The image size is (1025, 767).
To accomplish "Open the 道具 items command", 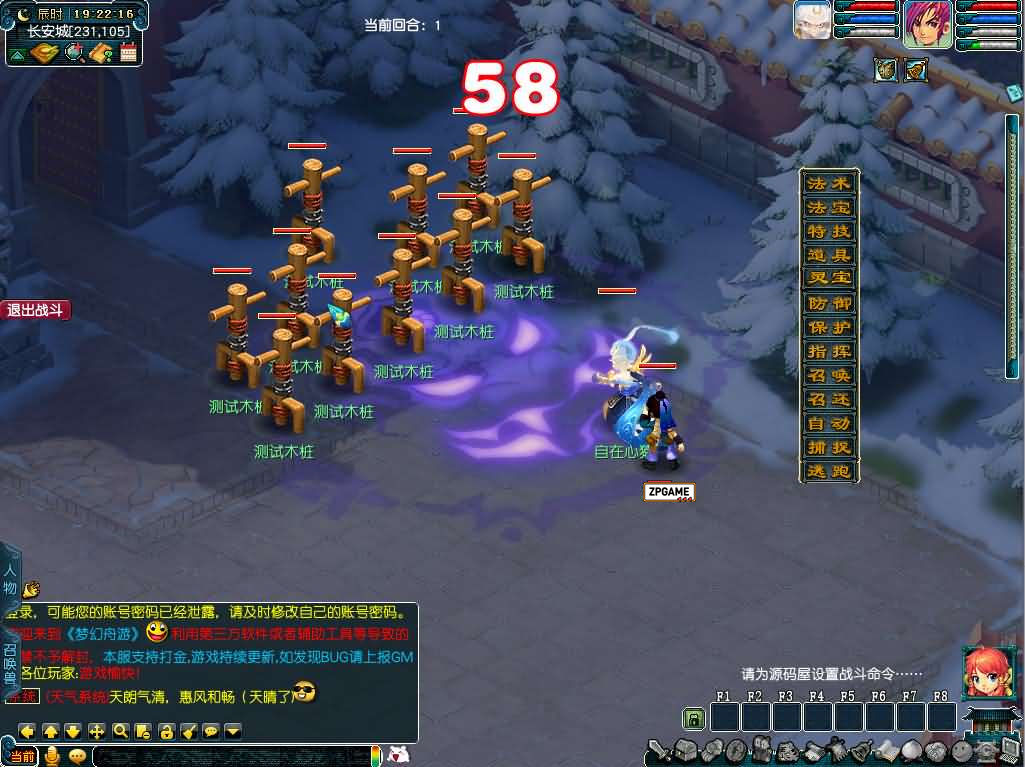I will [829, 256].
